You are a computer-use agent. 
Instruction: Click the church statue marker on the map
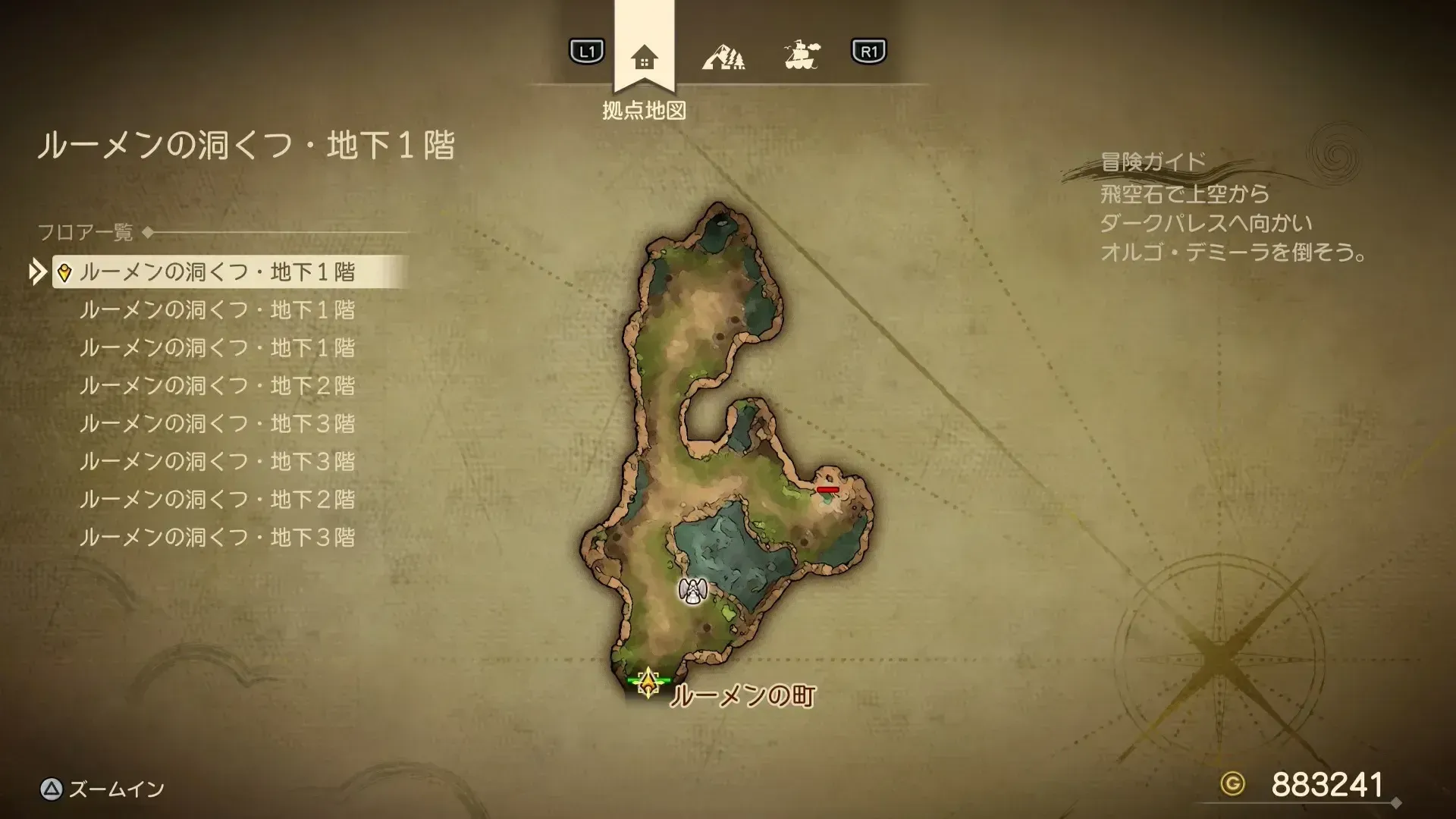pyautogui.click(x=692, y=592)
